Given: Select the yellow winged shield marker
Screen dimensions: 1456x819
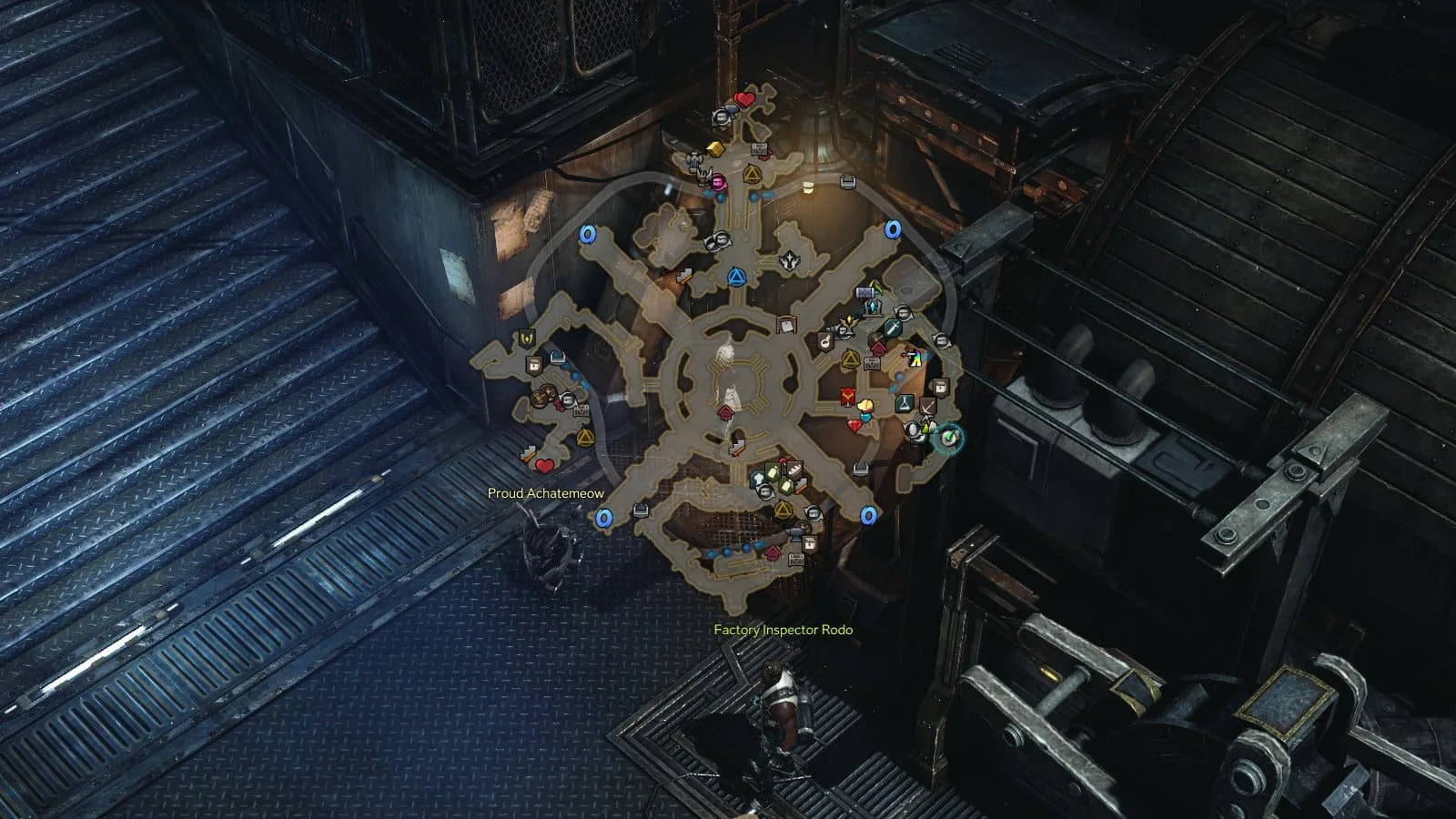Looking at the screenshot, I should (x=526, y=339).
